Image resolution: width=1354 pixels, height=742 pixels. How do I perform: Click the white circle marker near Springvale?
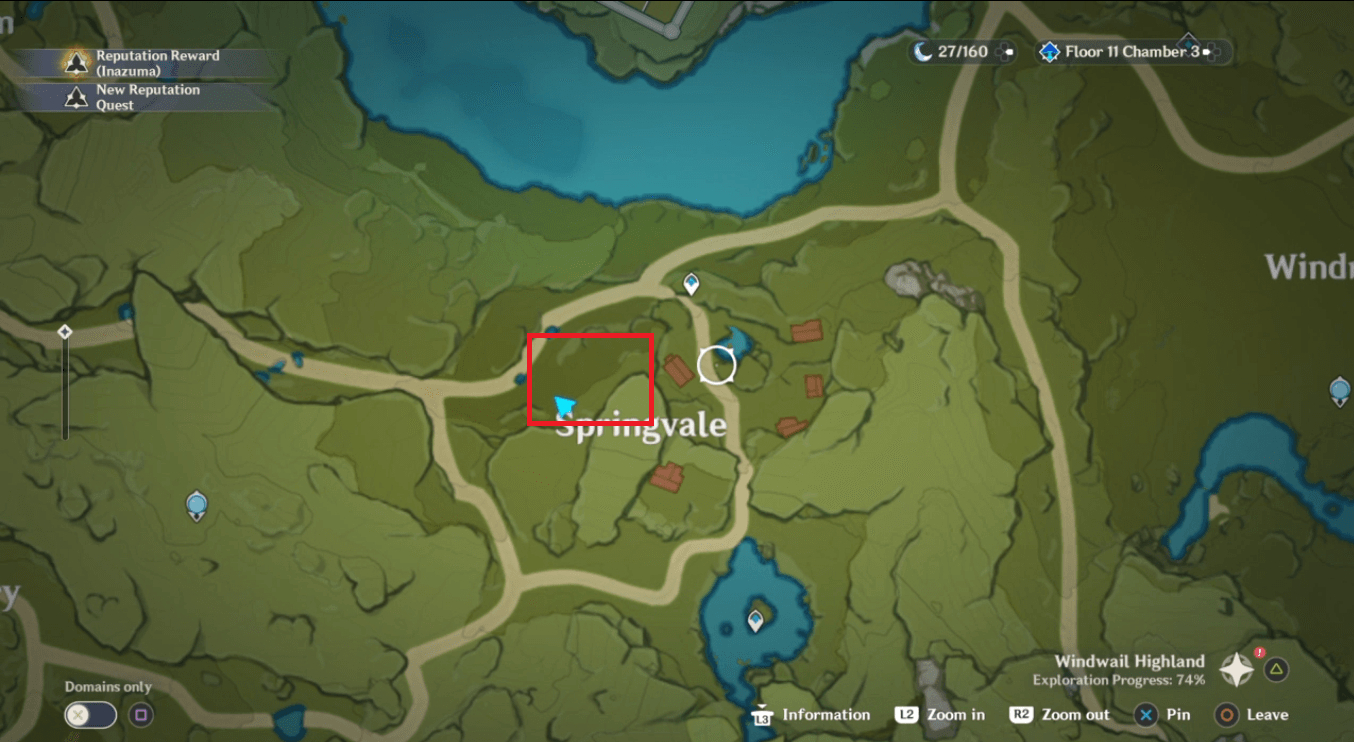tap(716, 366)
